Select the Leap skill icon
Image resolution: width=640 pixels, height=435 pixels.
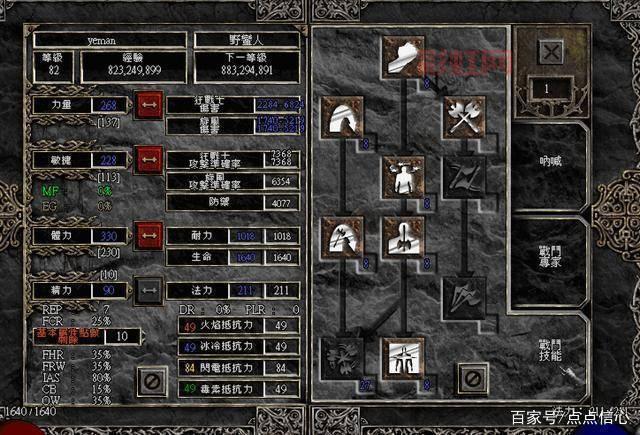coord(342,116)
